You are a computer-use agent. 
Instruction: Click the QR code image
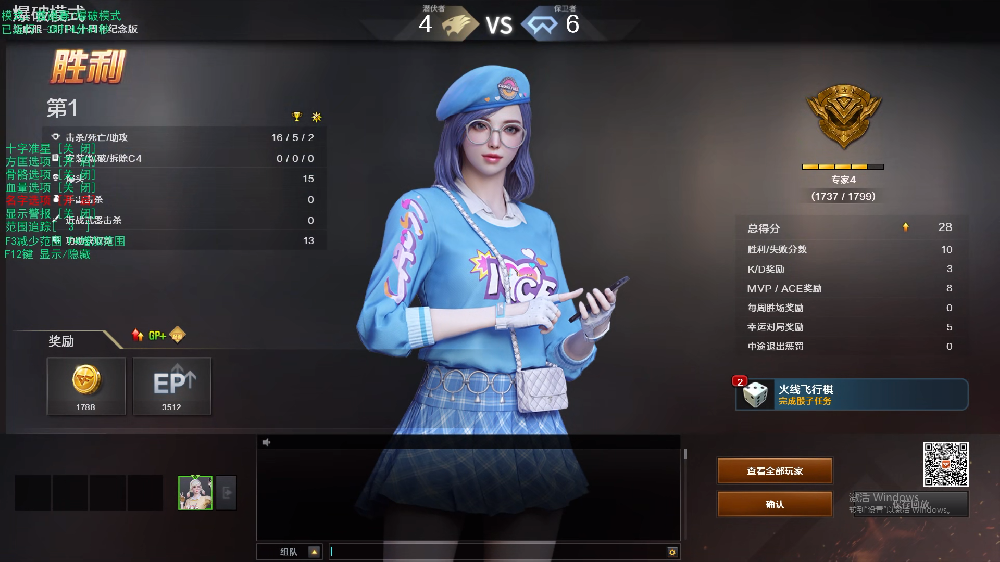pyautogui.click(x=945, y=465)
